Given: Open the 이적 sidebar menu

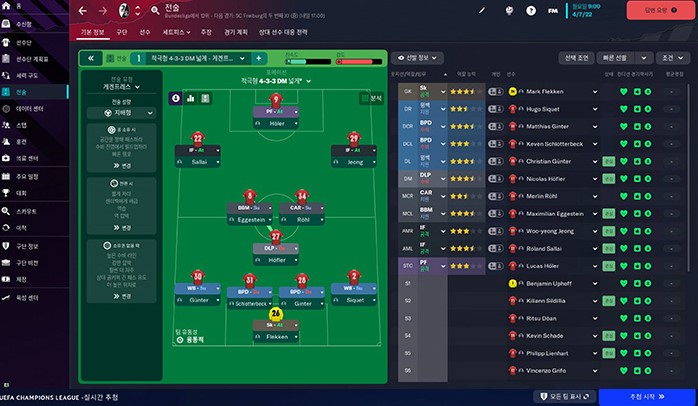Looking at the screenshot, I should pos(22,227).
